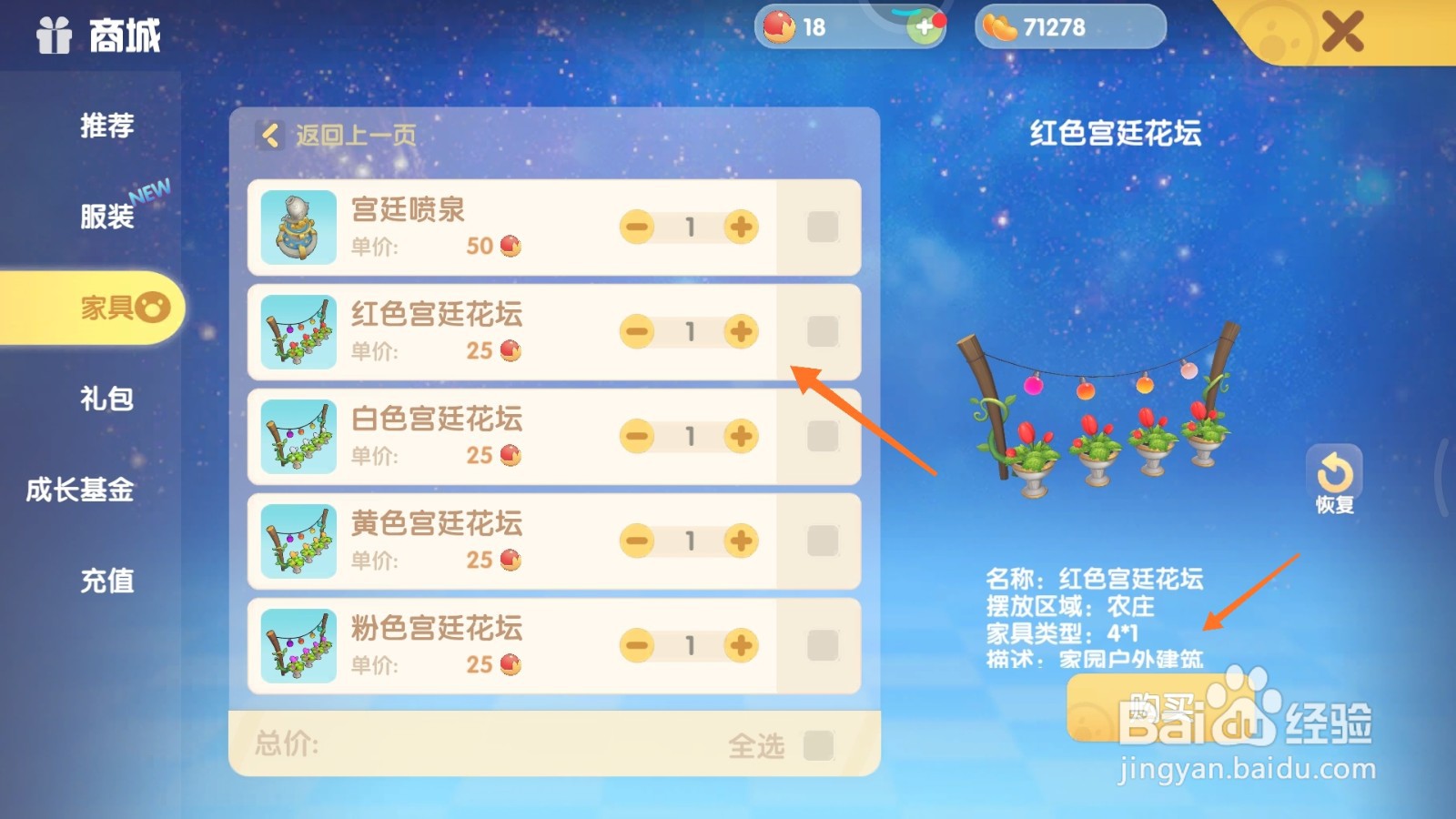Check the 宫廷喷泉 selection checkbox

(x=820, y=227)
